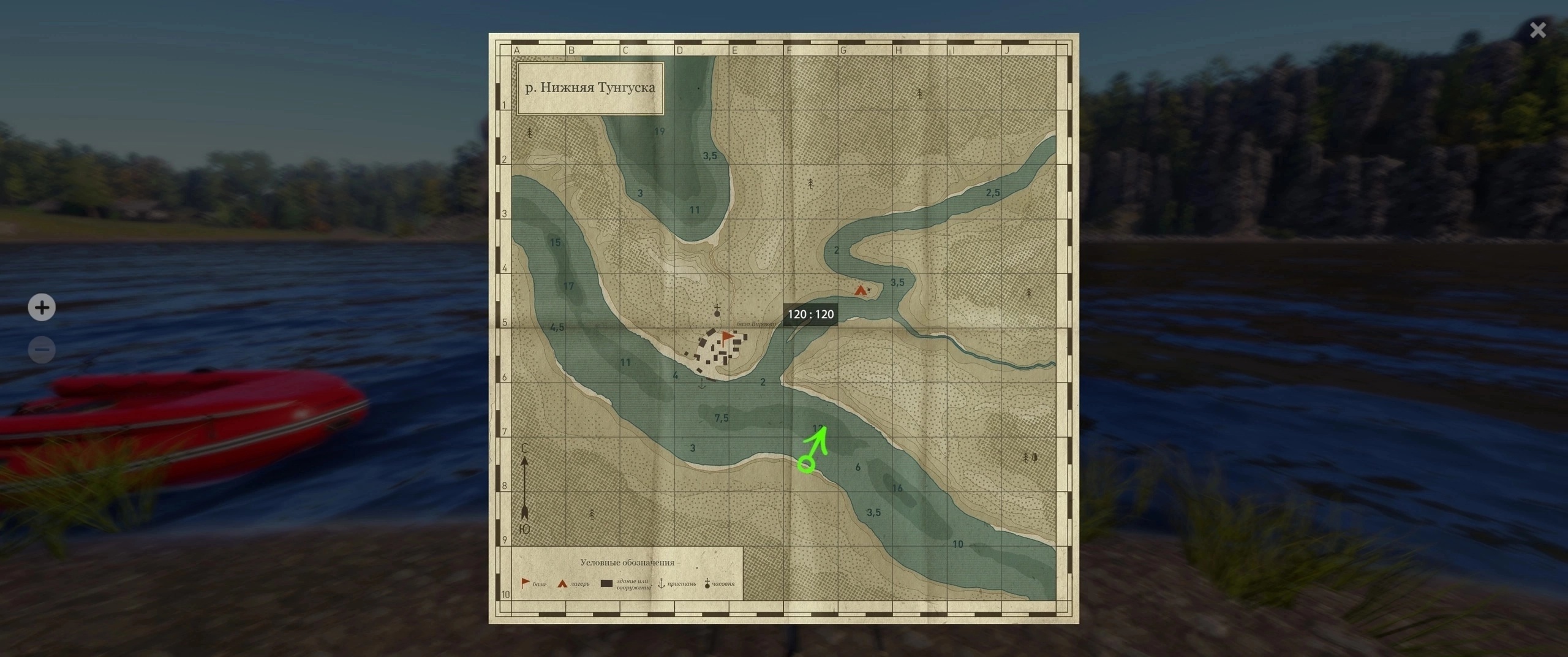Viewport: 1568px width, 657px height.
Task: Select the chapel cross marker above base
Action: (x=717, y=310)
